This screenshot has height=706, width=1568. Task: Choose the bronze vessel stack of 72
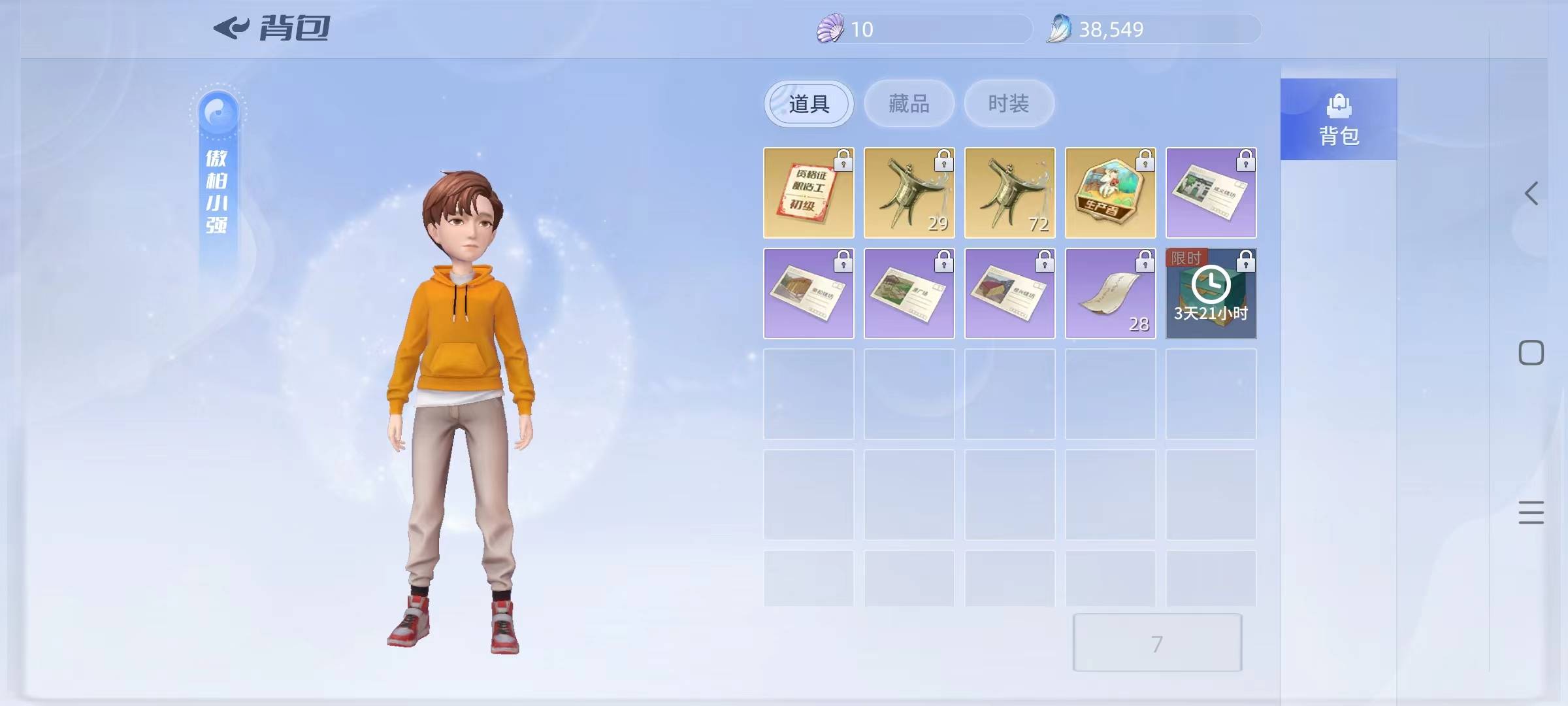(1009, 193)
